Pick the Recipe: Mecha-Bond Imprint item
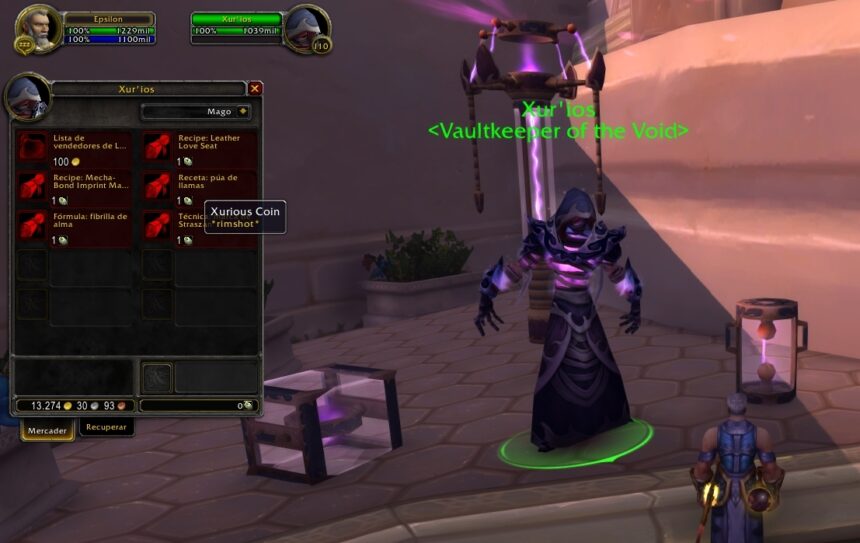 [33, 186]
